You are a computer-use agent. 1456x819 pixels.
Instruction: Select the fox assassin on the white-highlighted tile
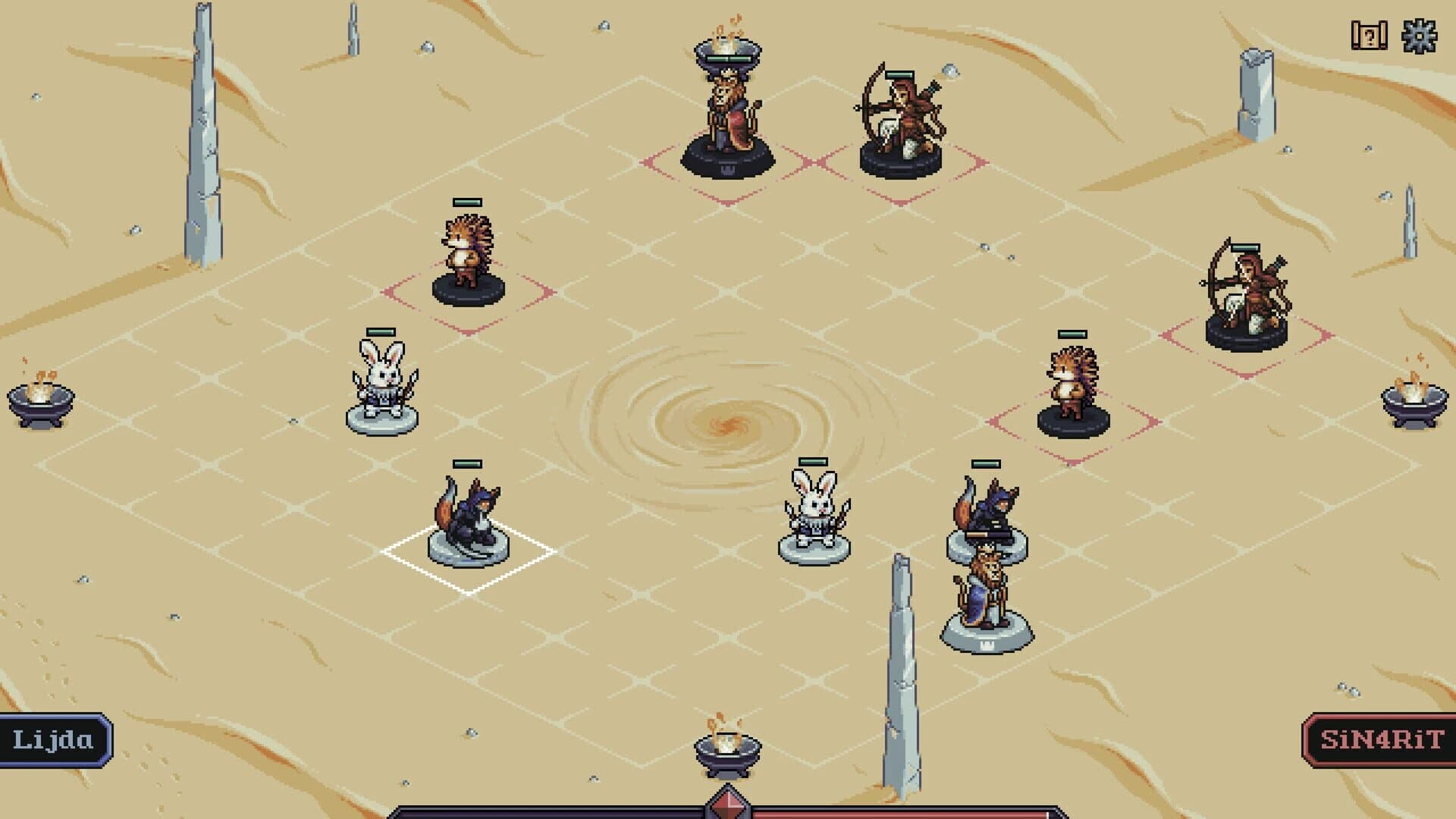tap(466, 516)
